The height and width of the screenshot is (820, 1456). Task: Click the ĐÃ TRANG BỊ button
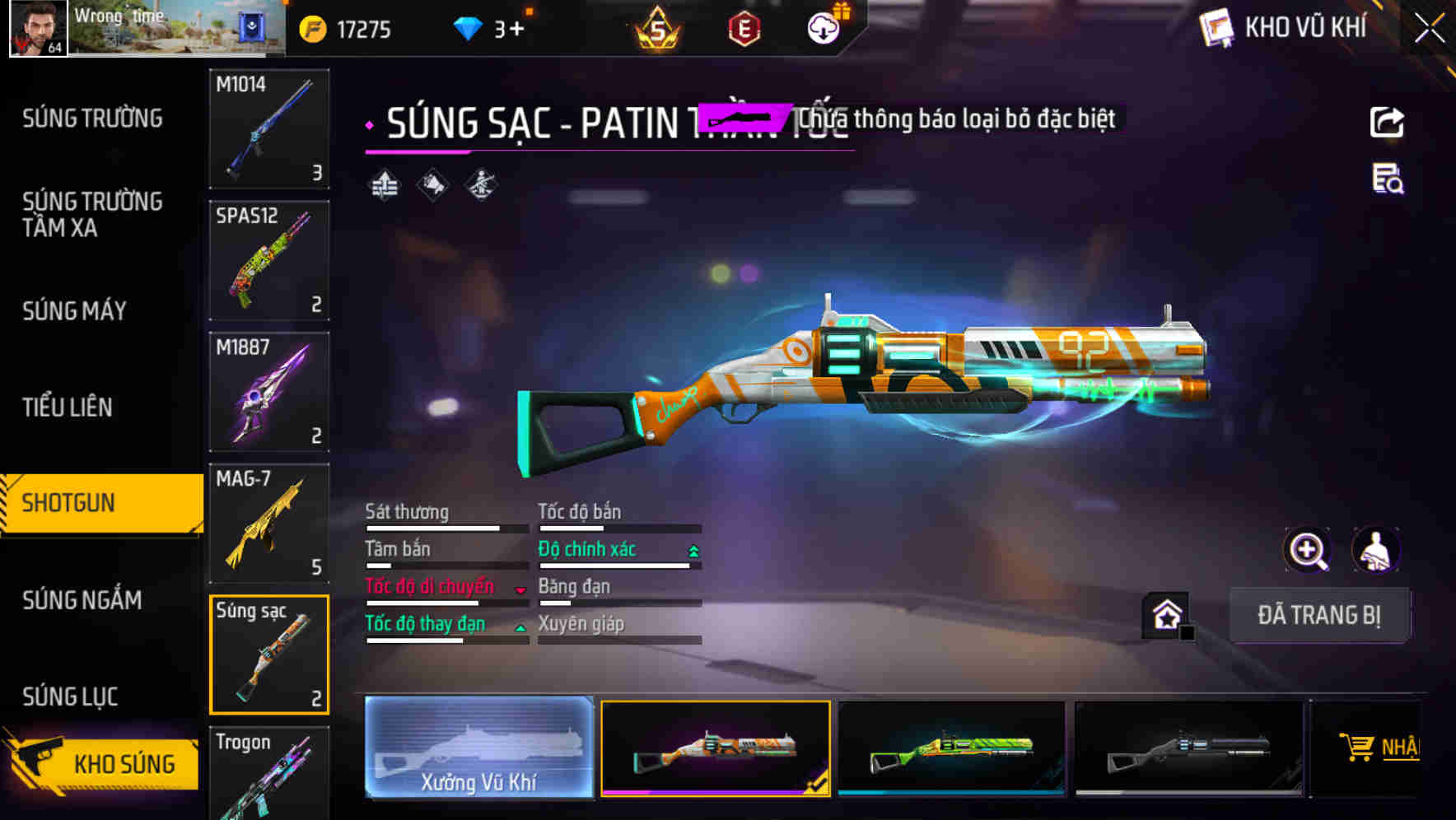click(x=1319, y=614)
